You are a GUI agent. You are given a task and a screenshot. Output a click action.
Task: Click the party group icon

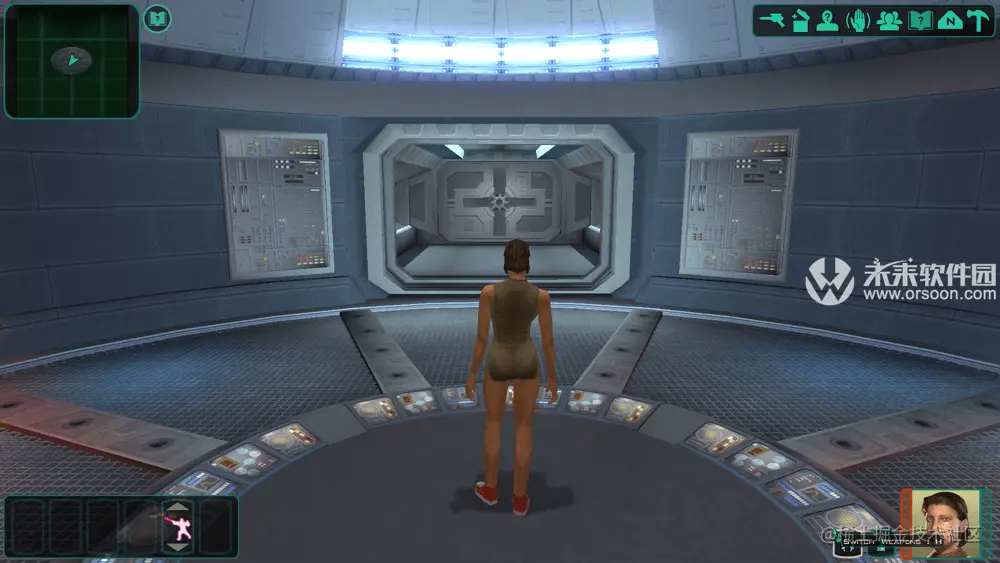pos(889,20)
